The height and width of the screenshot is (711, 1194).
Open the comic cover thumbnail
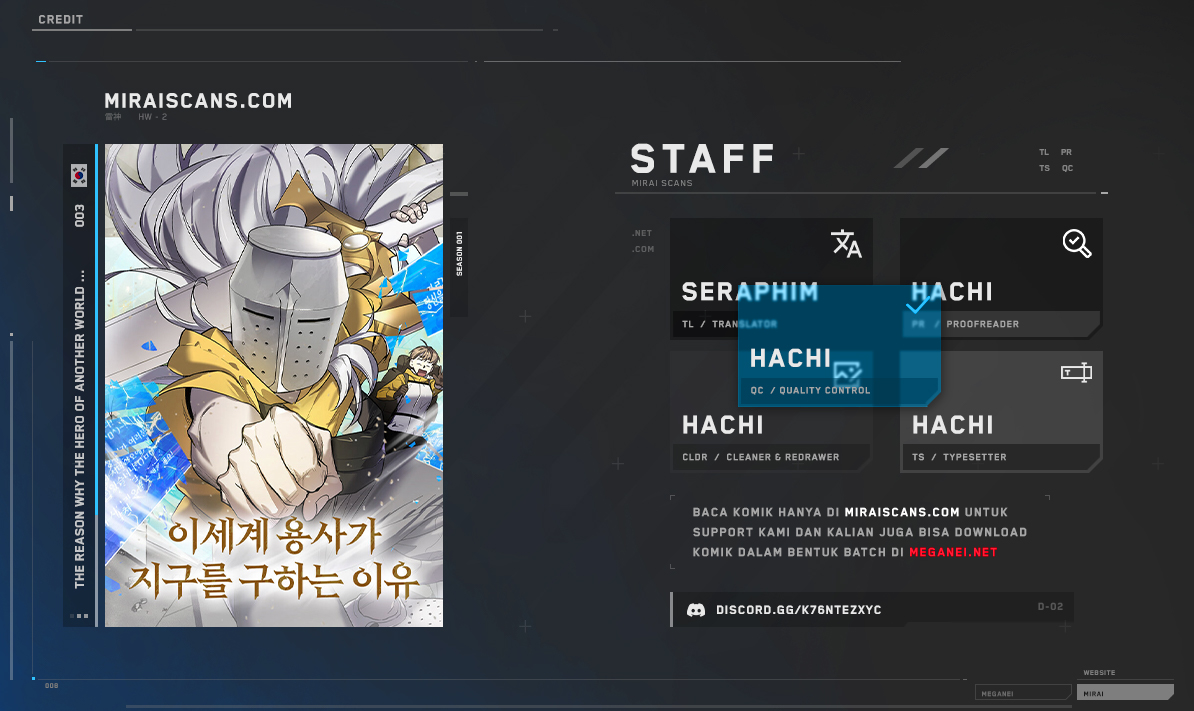click(273, 385)
